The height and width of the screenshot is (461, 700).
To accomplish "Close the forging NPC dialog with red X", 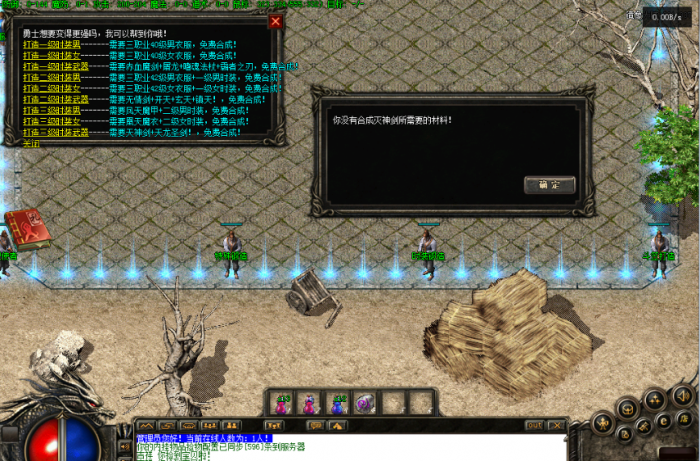I will pyautogui.click(x=276, y=20).
